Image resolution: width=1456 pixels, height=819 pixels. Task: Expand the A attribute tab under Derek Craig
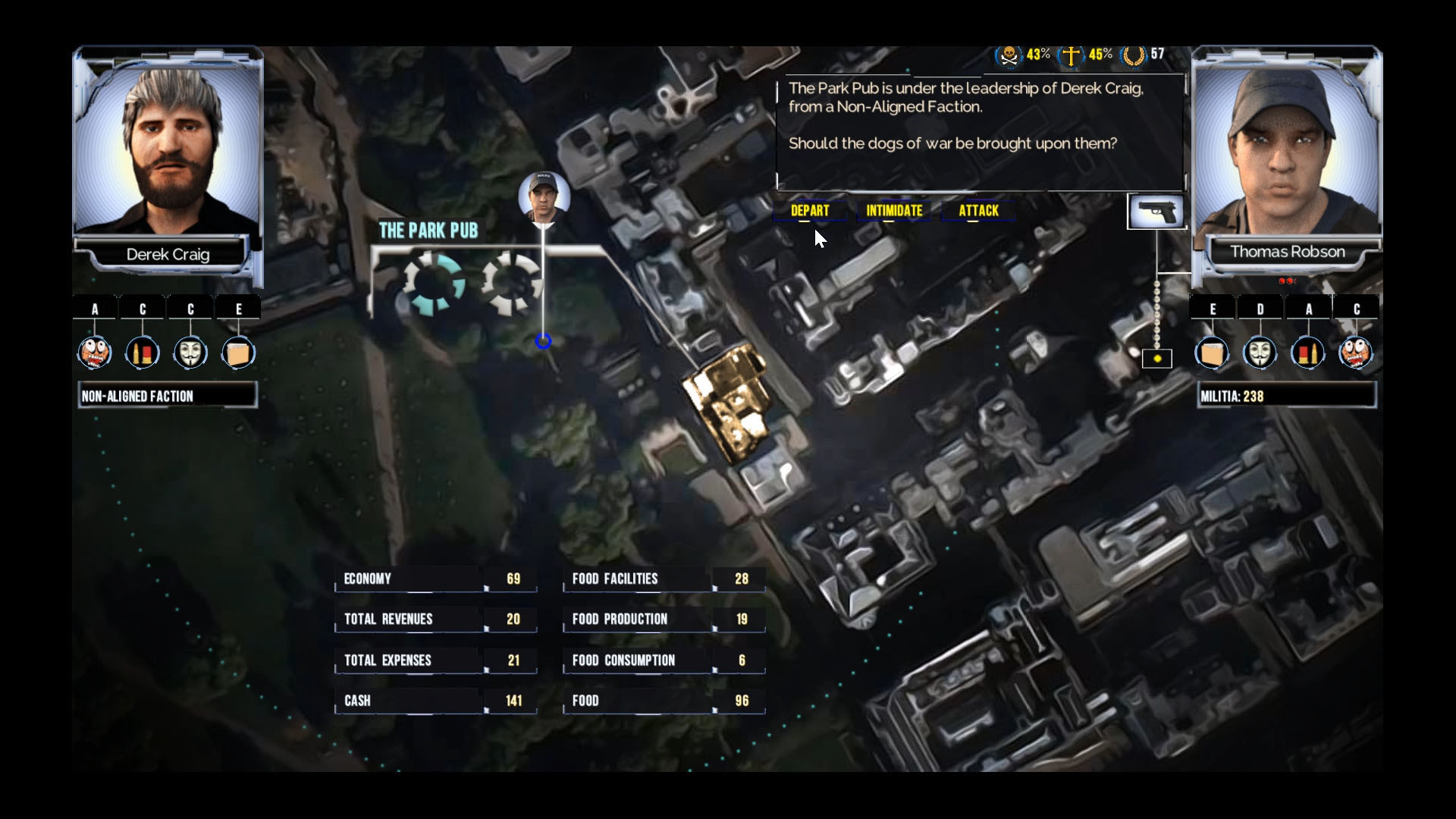click(x=94, y=309)
